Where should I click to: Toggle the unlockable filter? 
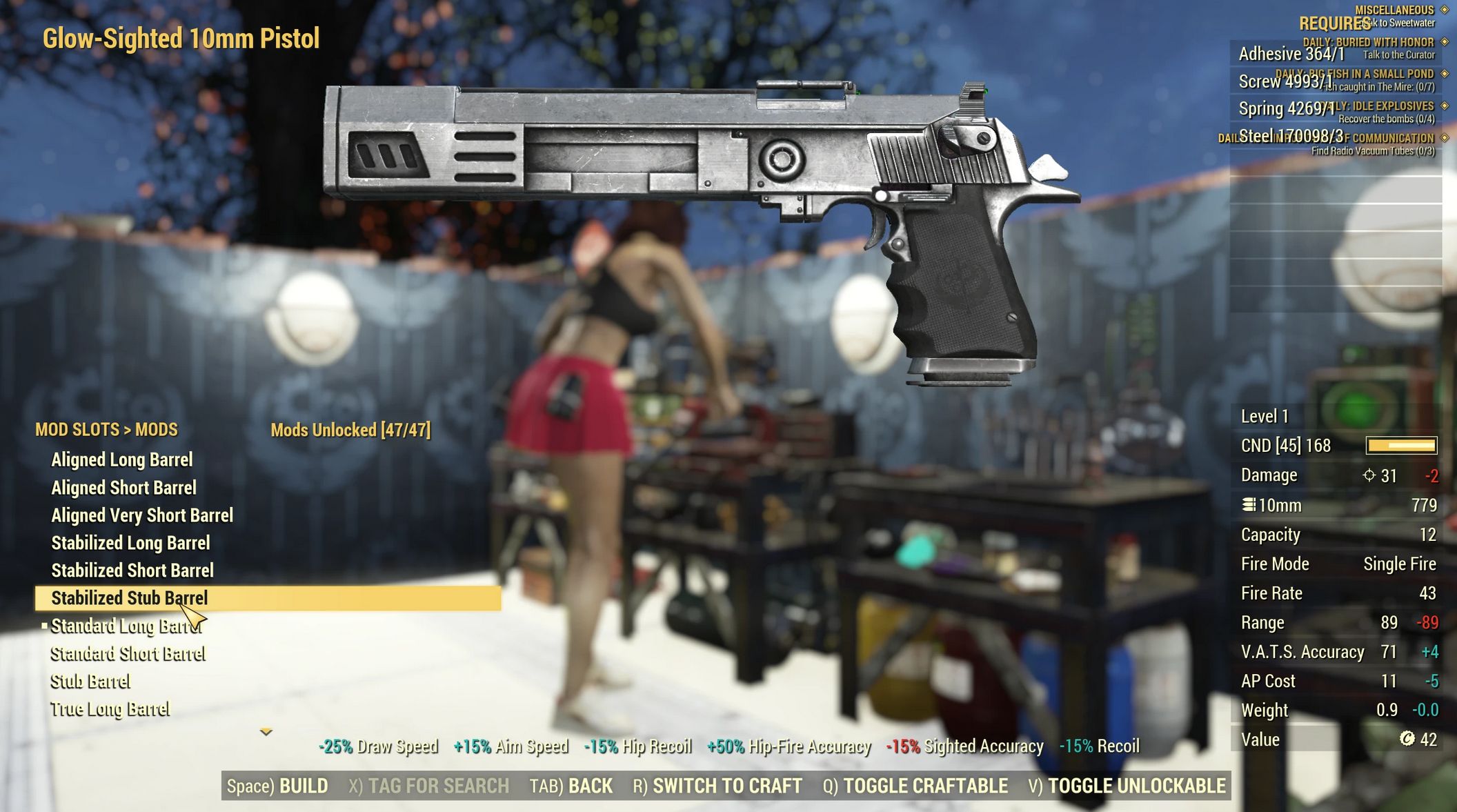coord(1127,786)
